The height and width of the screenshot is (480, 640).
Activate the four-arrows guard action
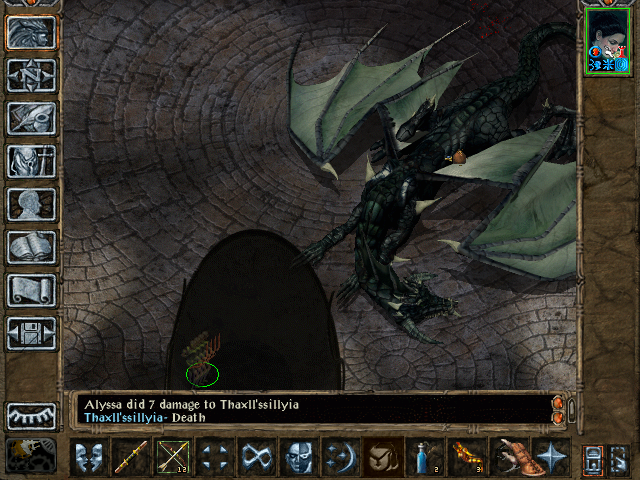tap(215, 458)
